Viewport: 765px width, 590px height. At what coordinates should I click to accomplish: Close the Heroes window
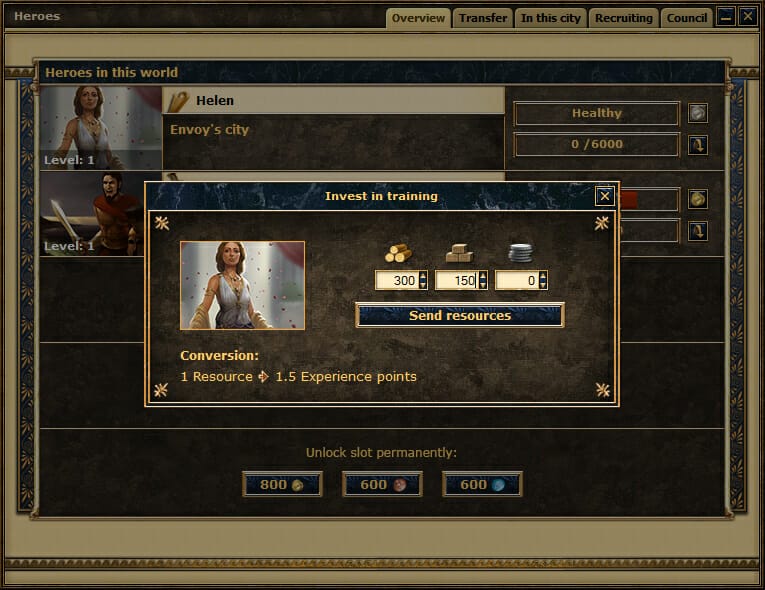click(x=747, y=16)
